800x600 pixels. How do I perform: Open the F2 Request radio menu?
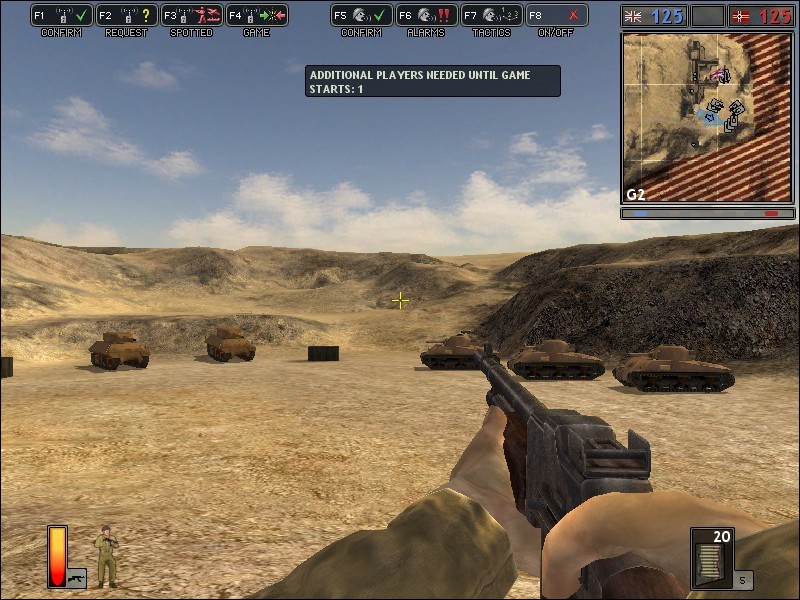pos(126,16)
